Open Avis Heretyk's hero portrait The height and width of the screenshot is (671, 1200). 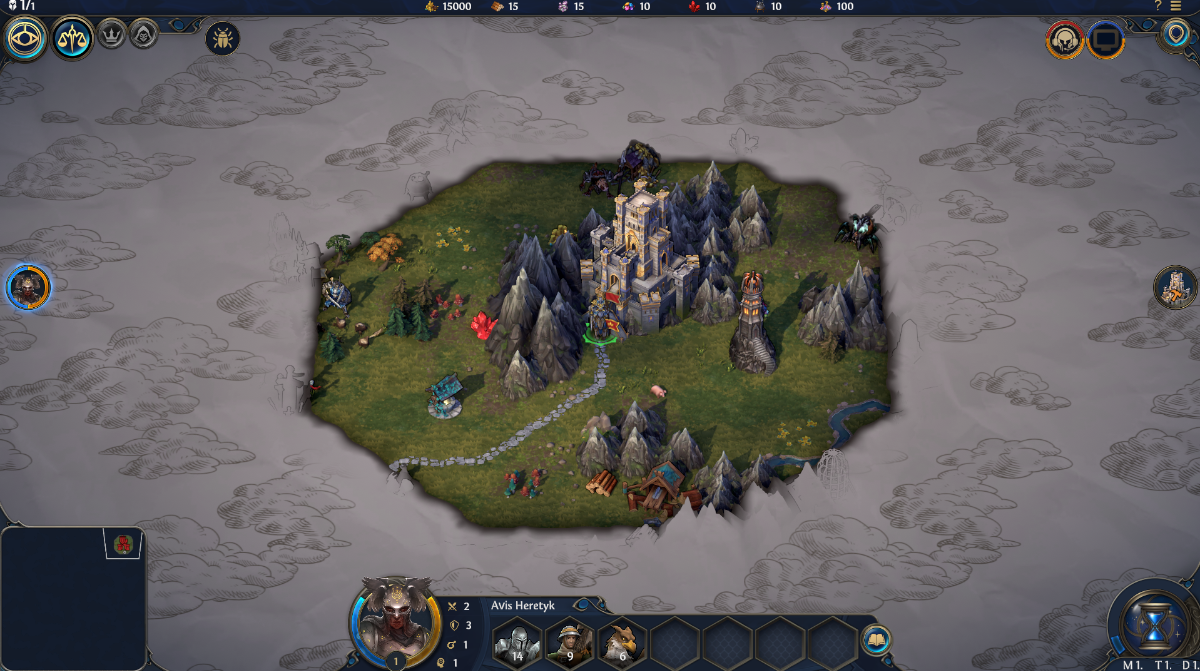point(395,620)
